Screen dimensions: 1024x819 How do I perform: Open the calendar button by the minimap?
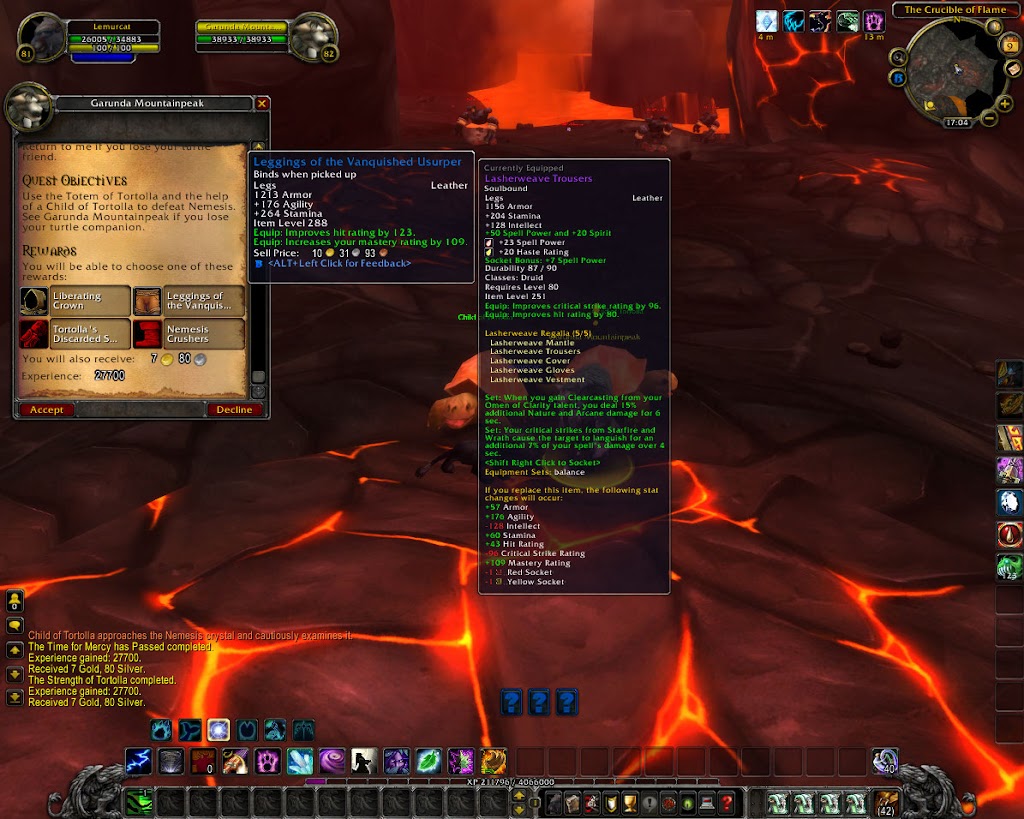point(1008,46)
